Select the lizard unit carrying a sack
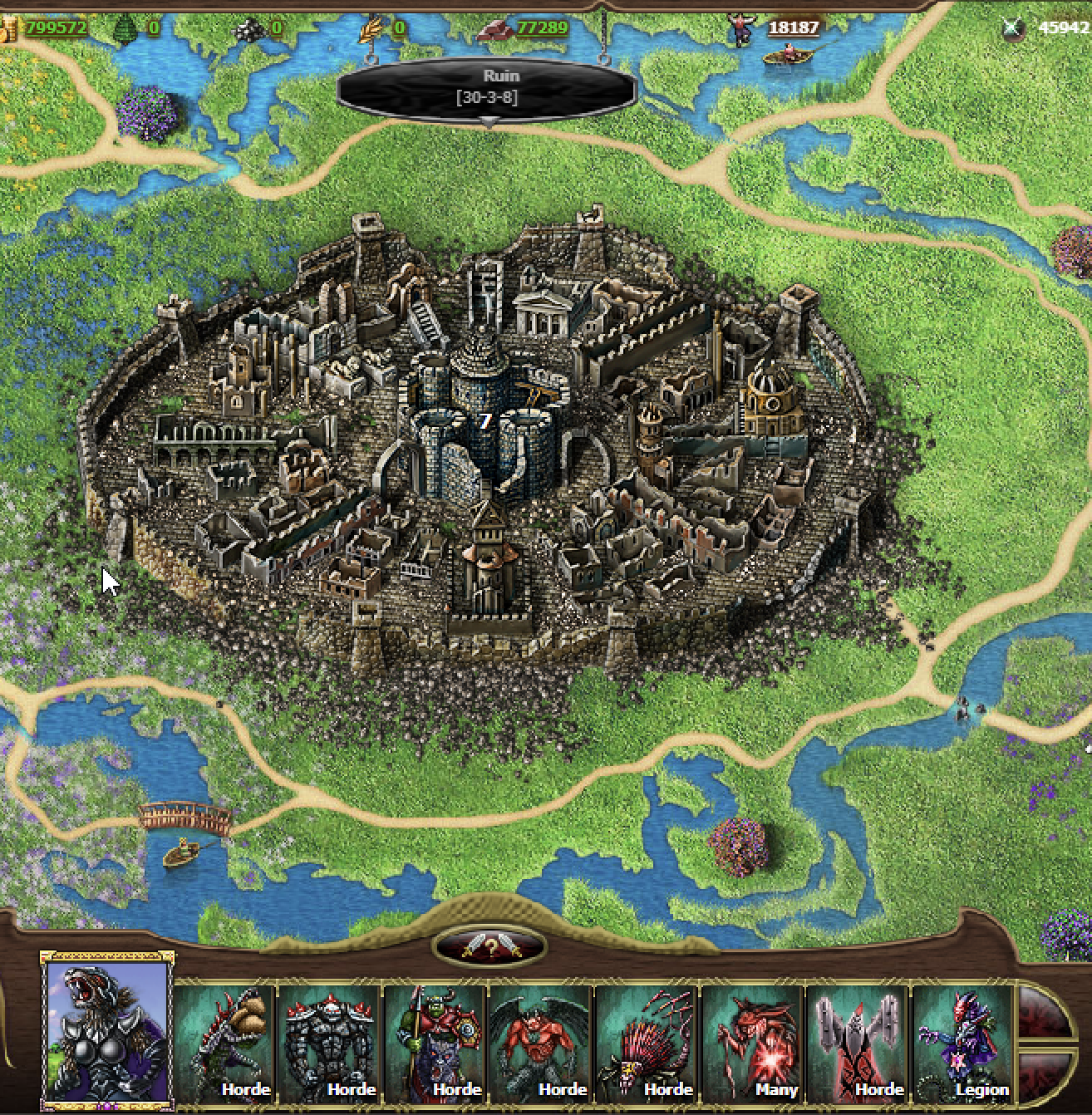Viewport: 1092px width, 1115px height. 225,1042
